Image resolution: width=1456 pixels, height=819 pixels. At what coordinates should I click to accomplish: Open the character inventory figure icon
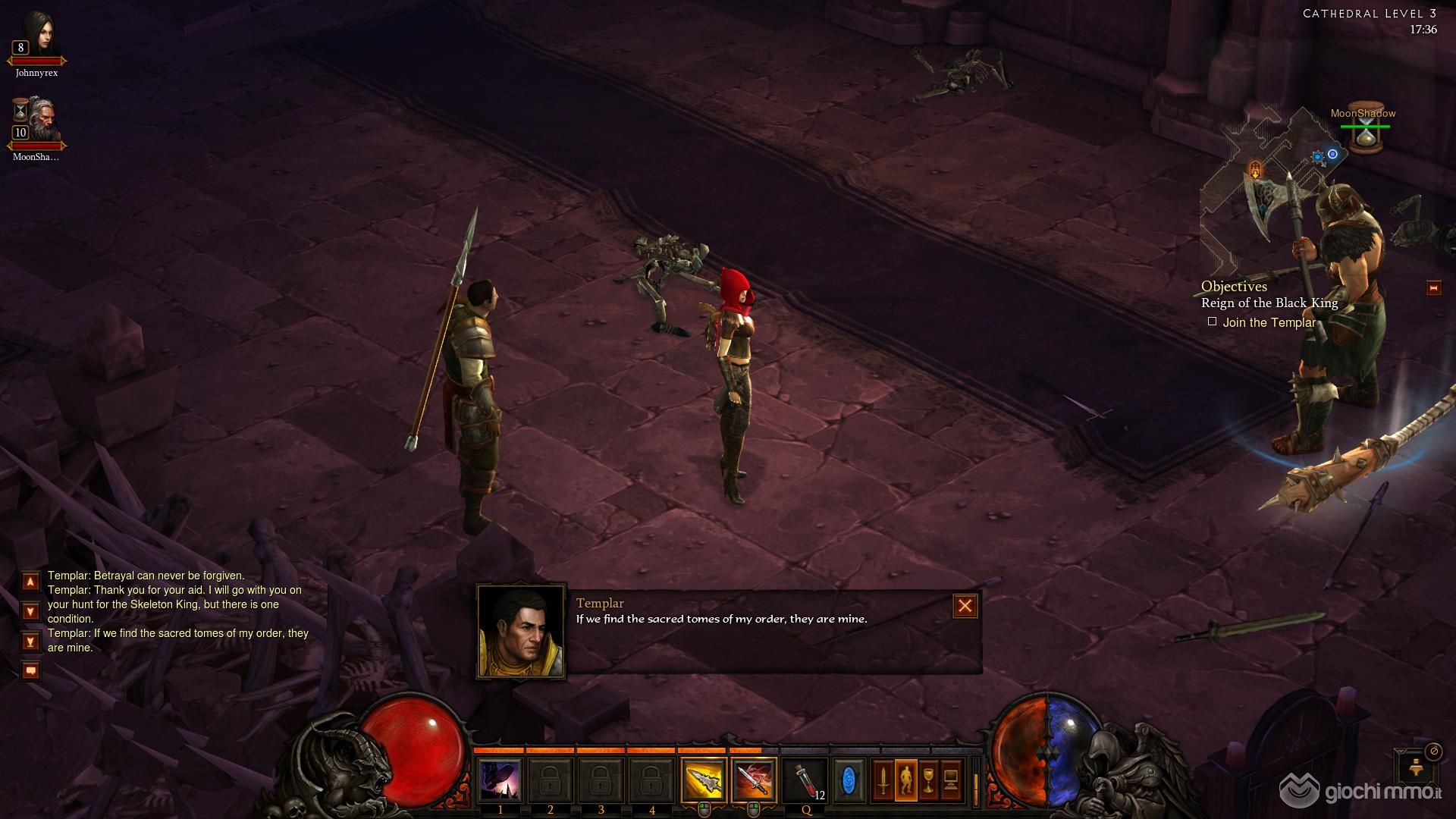point(905,780)
